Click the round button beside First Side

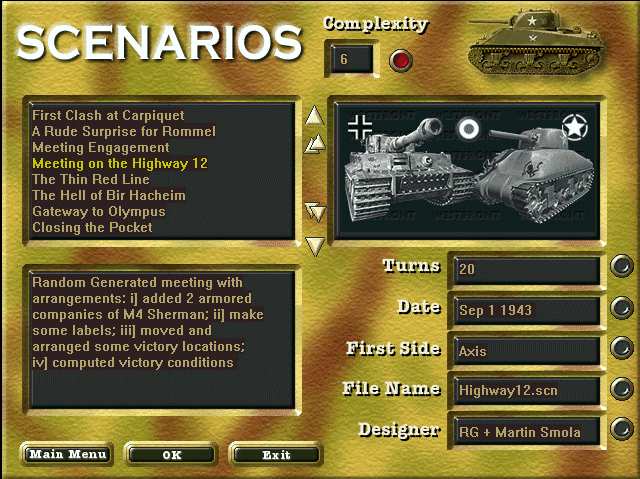coord(622,348)
